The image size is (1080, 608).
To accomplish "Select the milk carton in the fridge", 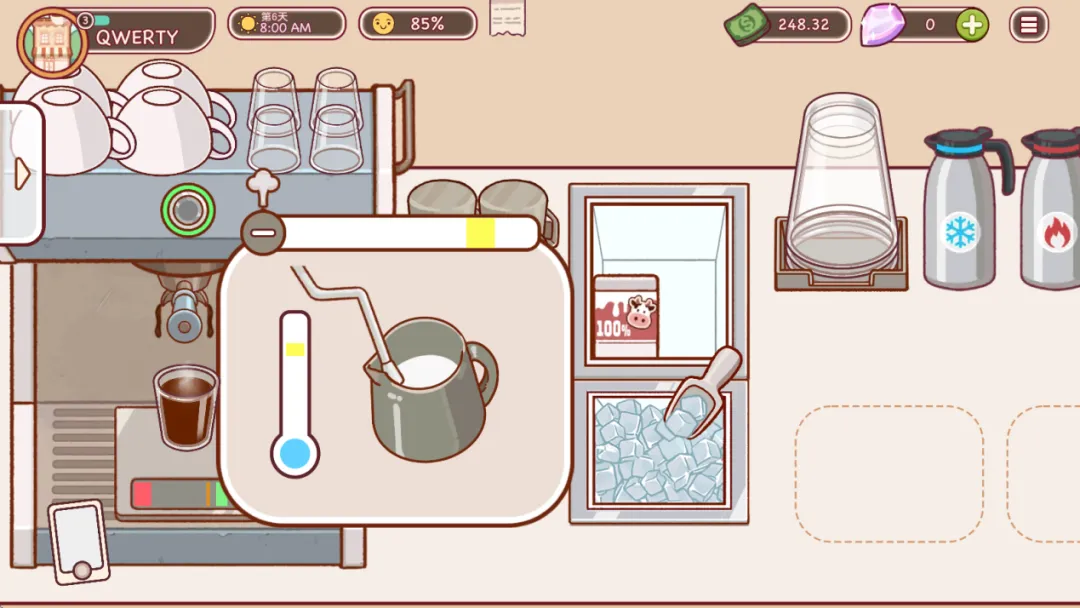I will pyautogui.click(x=626, y=316).
